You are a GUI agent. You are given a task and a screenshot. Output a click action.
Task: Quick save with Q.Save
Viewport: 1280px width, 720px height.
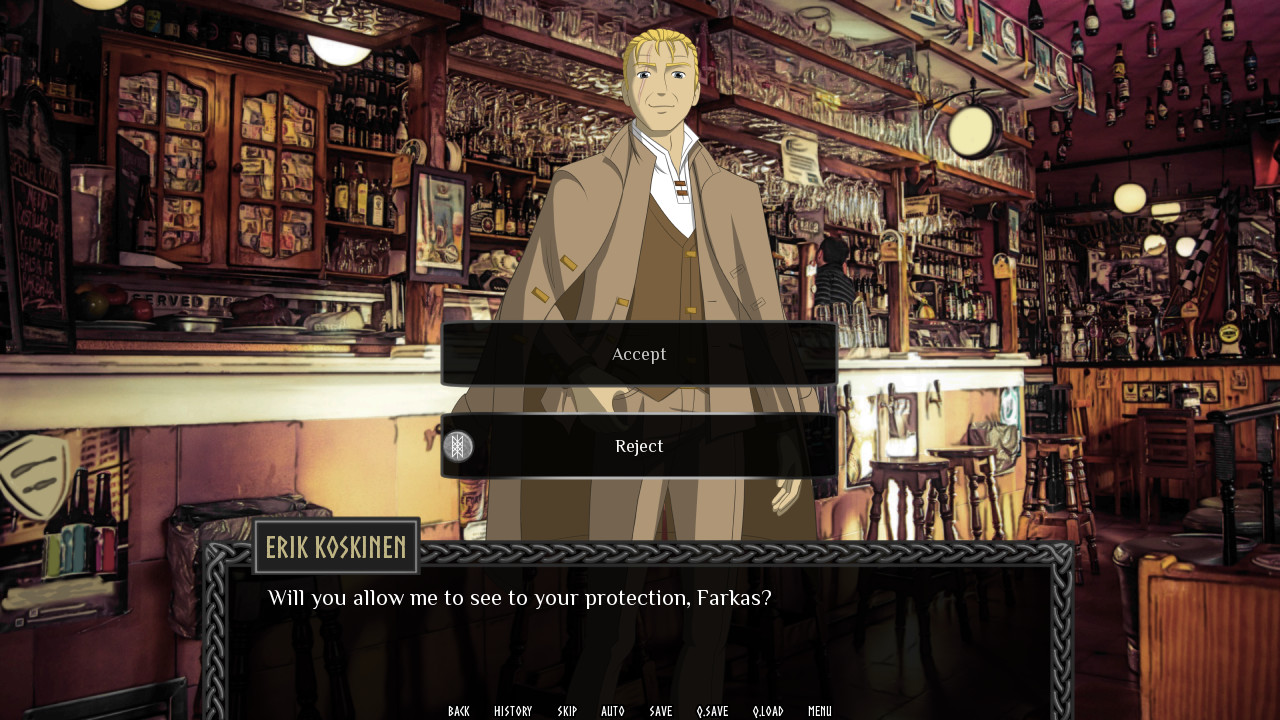tap(713, 711)
